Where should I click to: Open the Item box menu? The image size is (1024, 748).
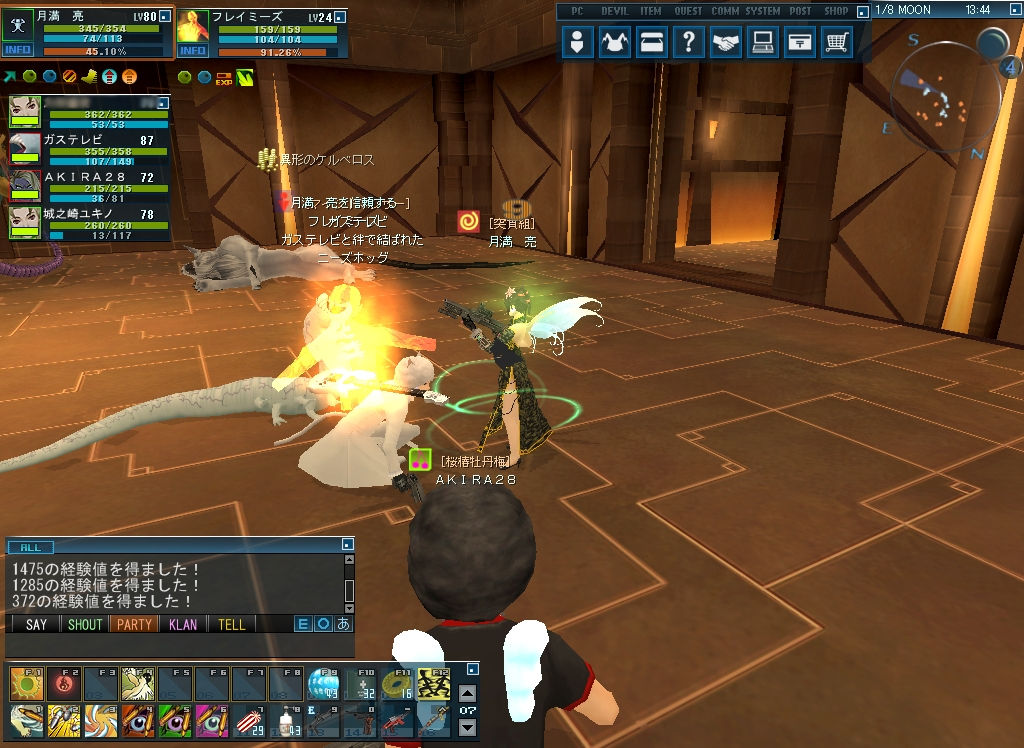click(652, 43)
